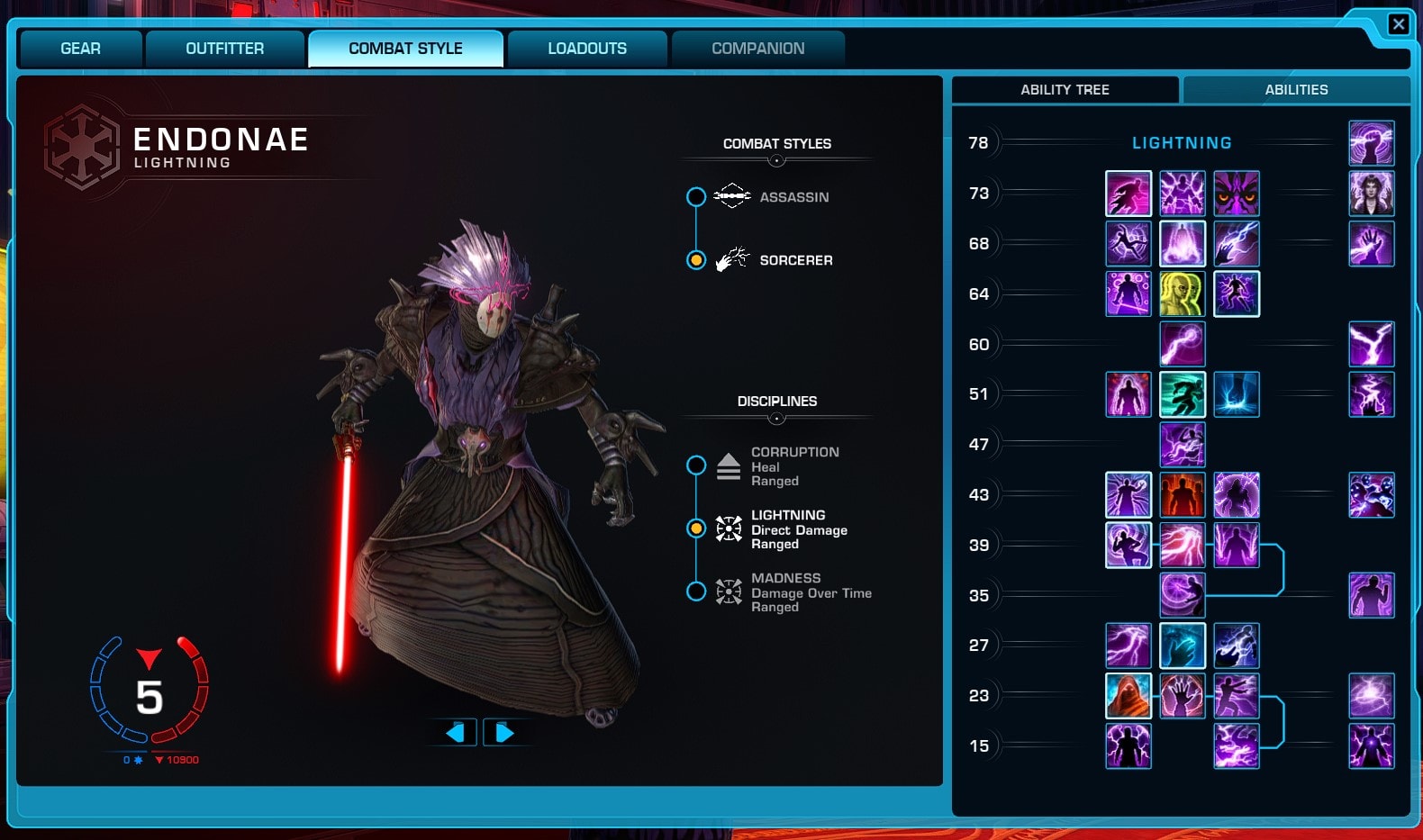Pick the Madness discipline
Viewport: 1423px width, 840px height.
point(696,592)
